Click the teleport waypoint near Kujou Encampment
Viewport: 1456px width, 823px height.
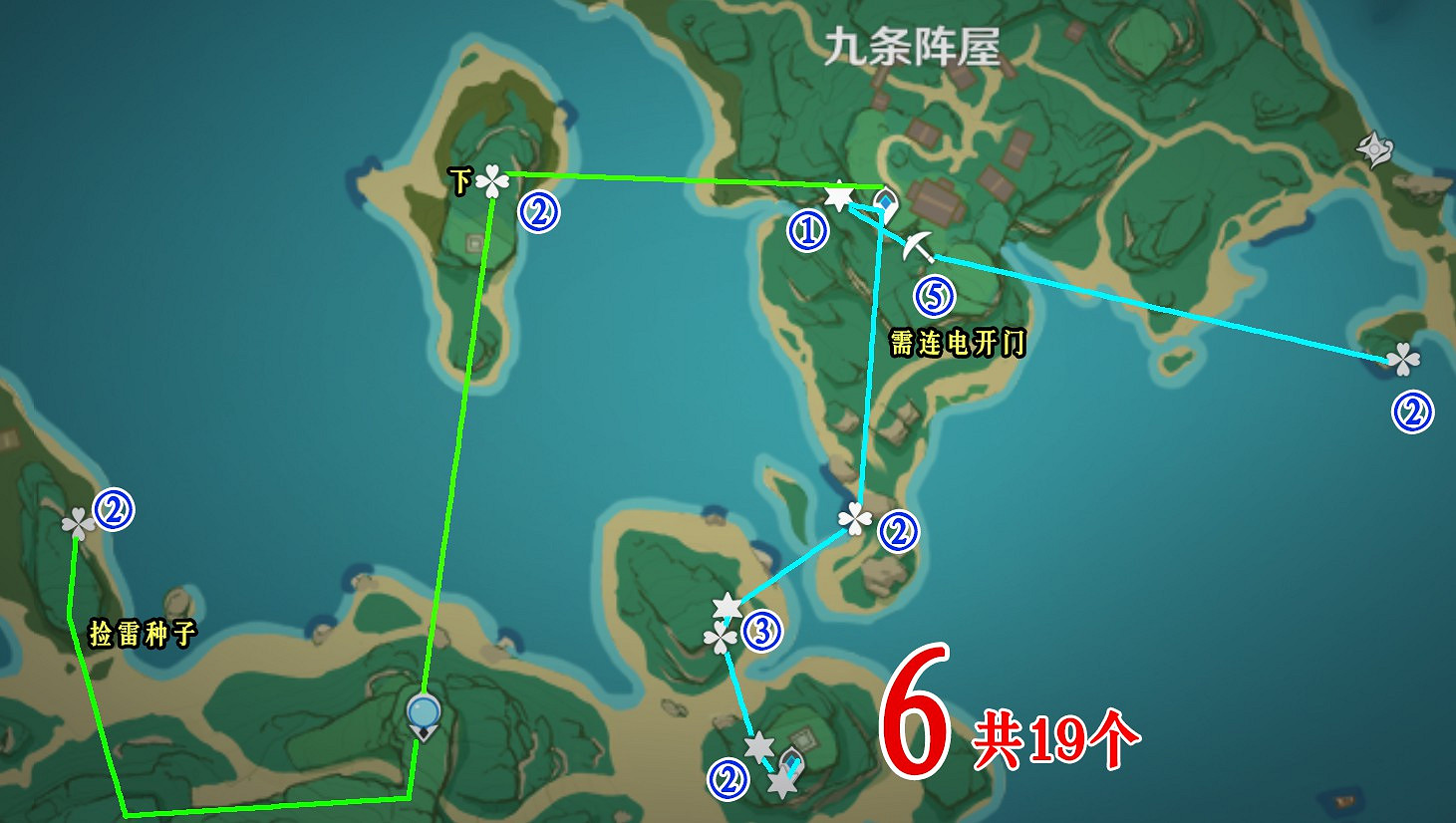coord(885,201)
